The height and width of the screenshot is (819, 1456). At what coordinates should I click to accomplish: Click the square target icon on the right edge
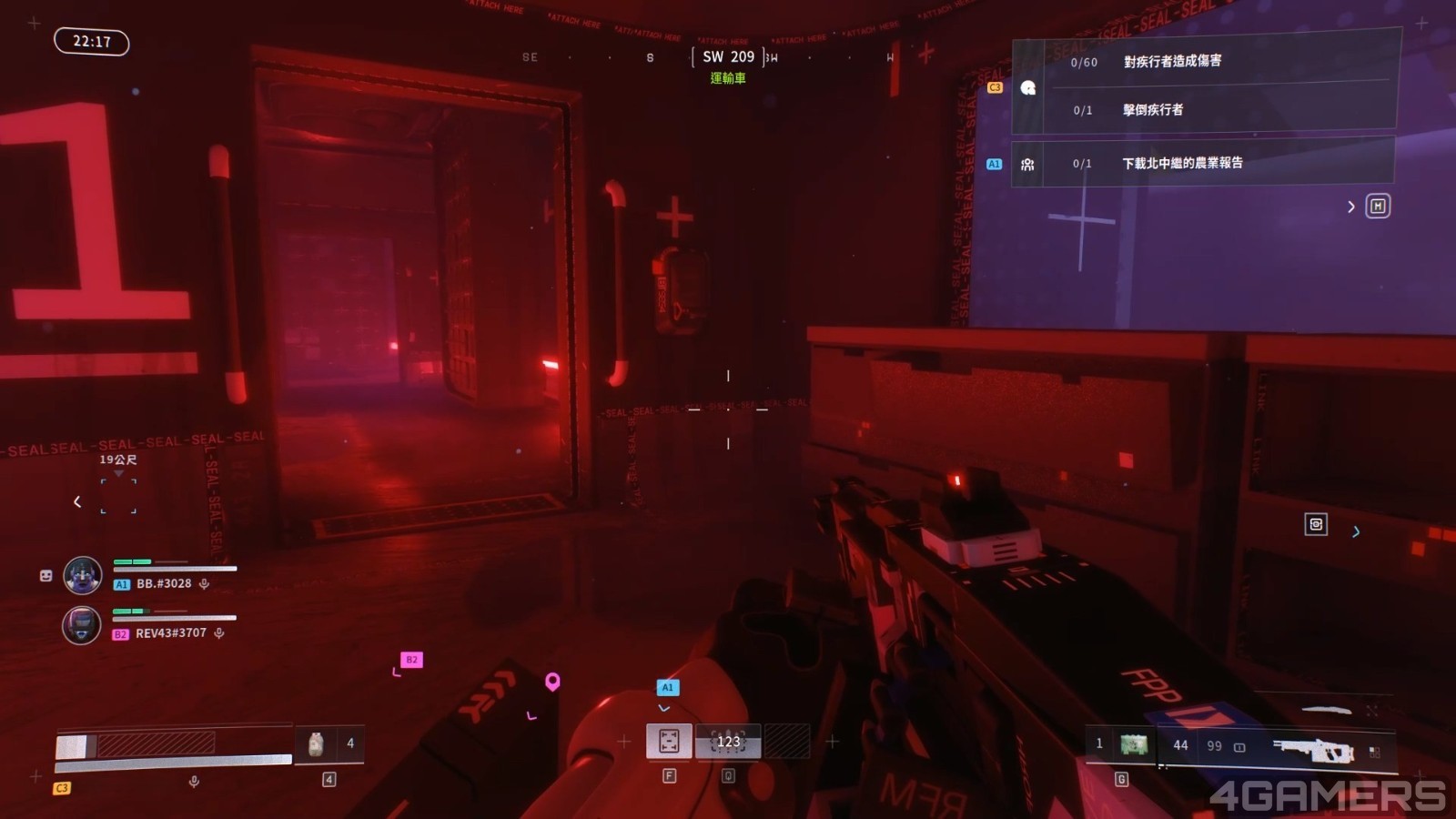1316,524
